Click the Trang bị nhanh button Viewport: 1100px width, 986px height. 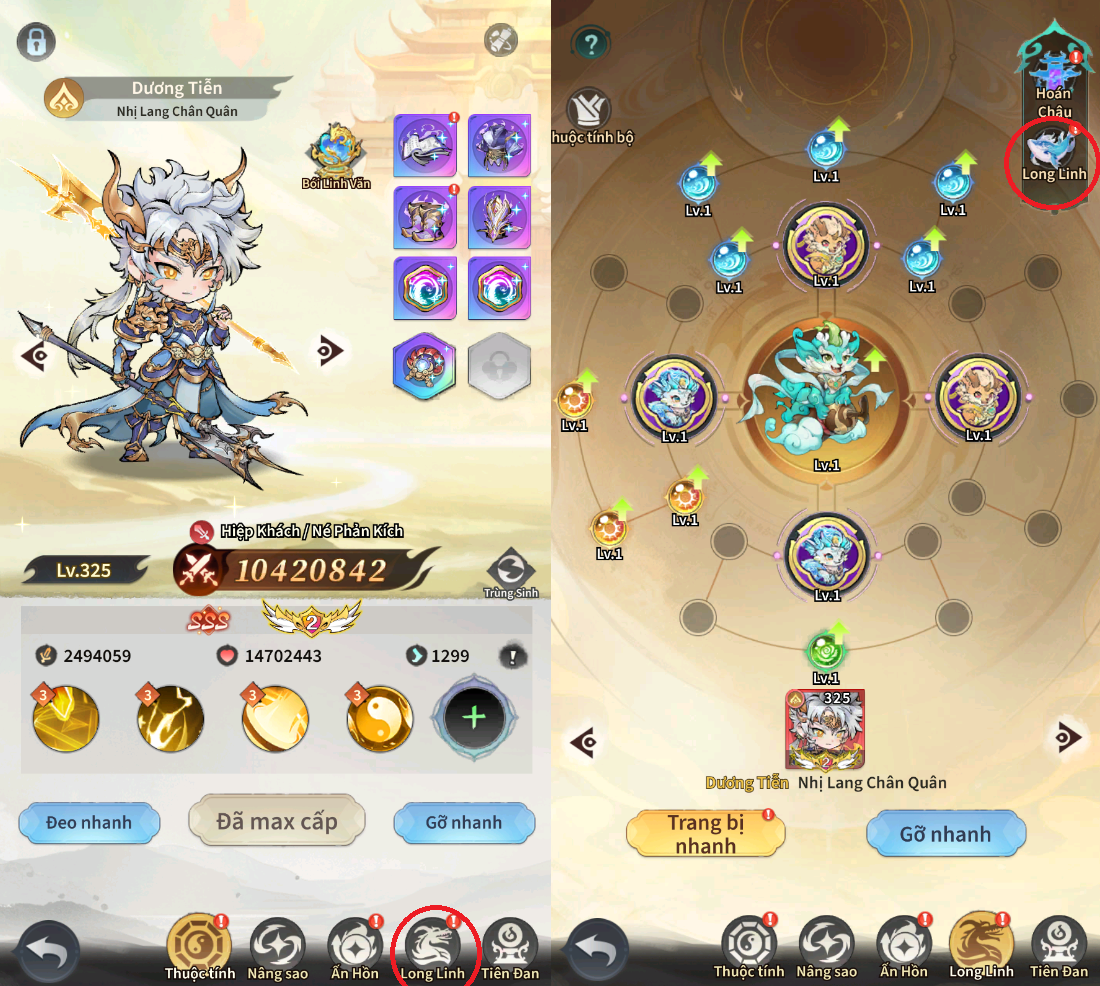(x=706, y=834)
